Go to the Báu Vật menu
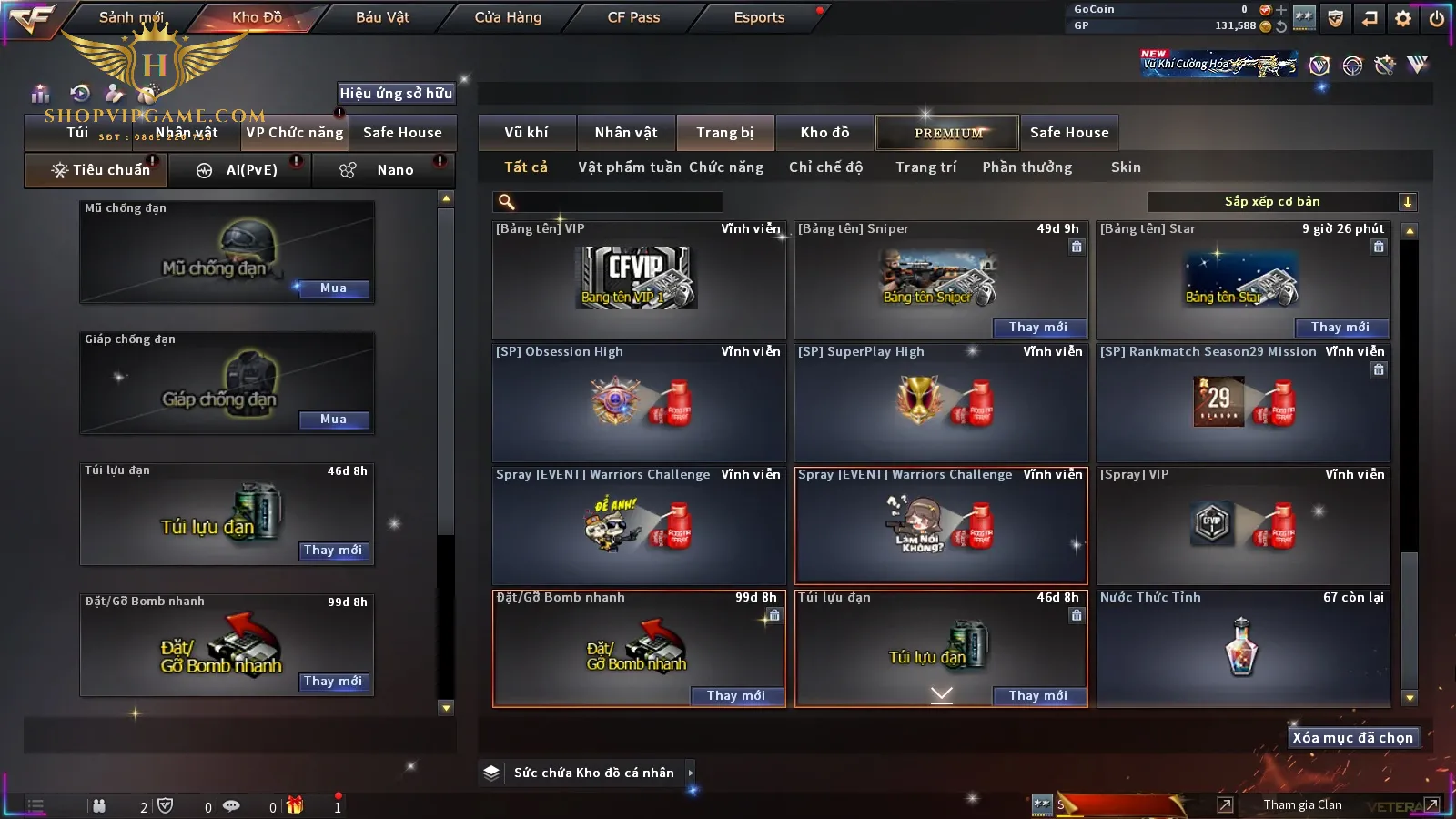The image size is (1456, 819). pos(382,17)
